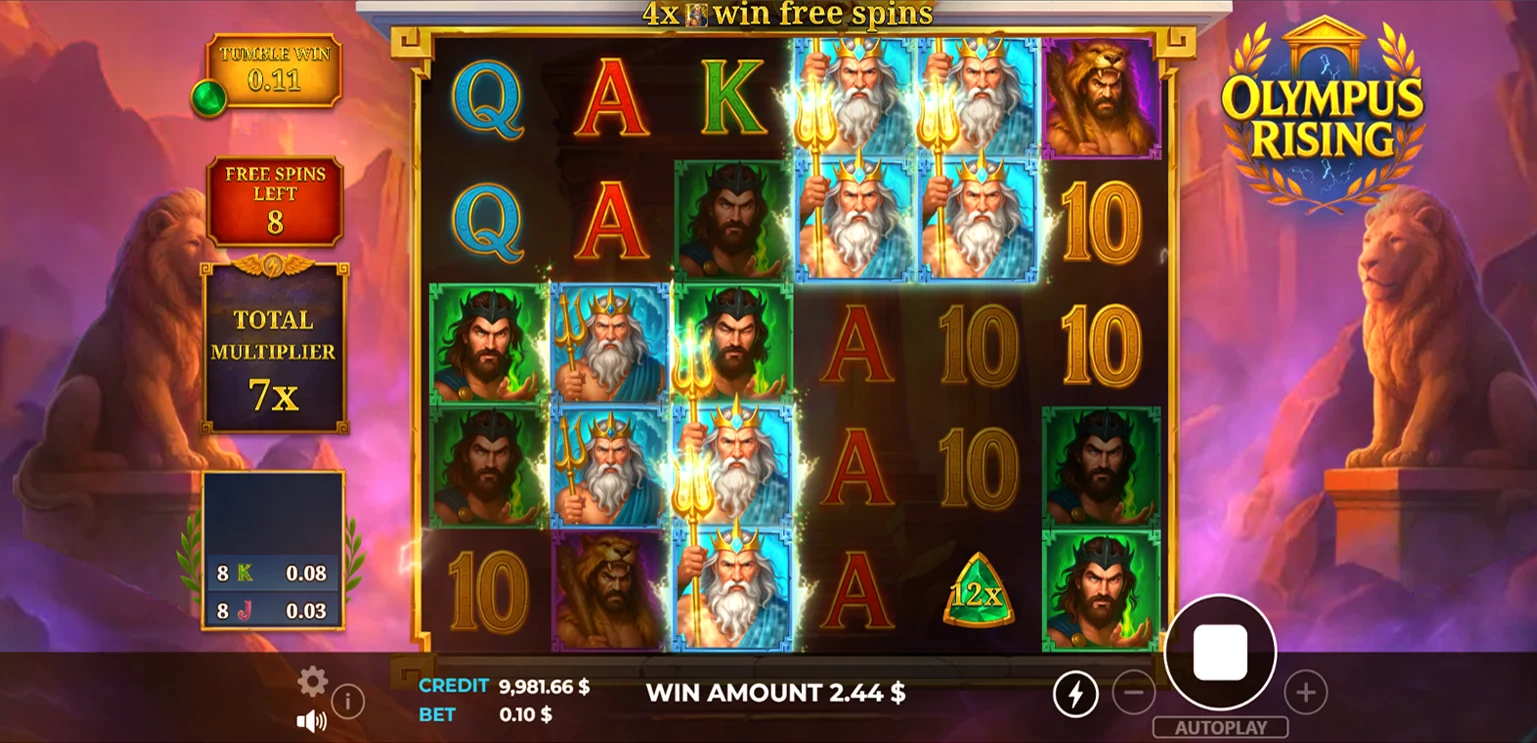Stop the current spin
Screen dimensions: 1537x743
pyautogui.click(x=1220, y=652)
